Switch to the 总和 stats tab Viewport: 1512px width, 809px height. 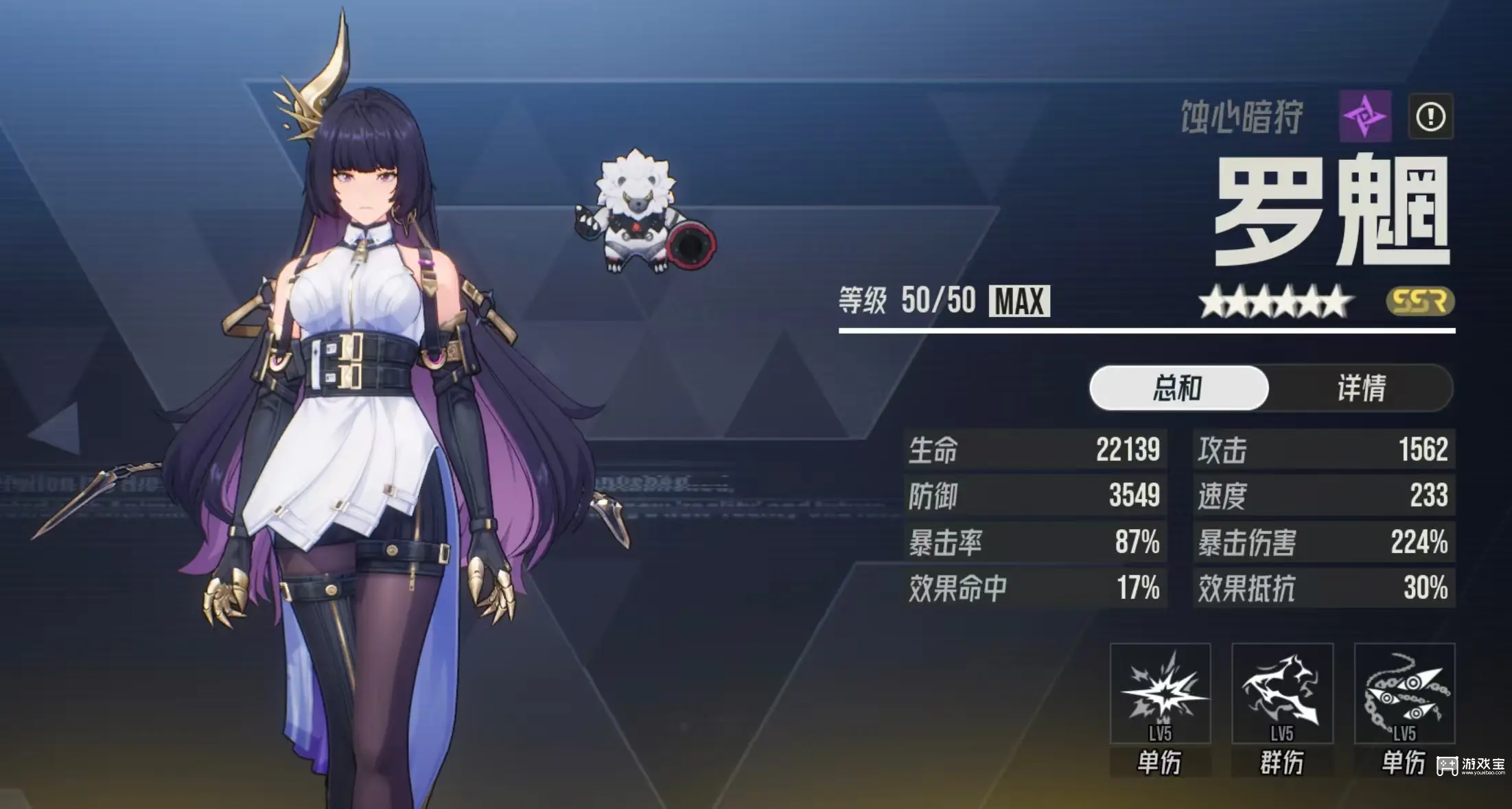tap(1178, 388)
